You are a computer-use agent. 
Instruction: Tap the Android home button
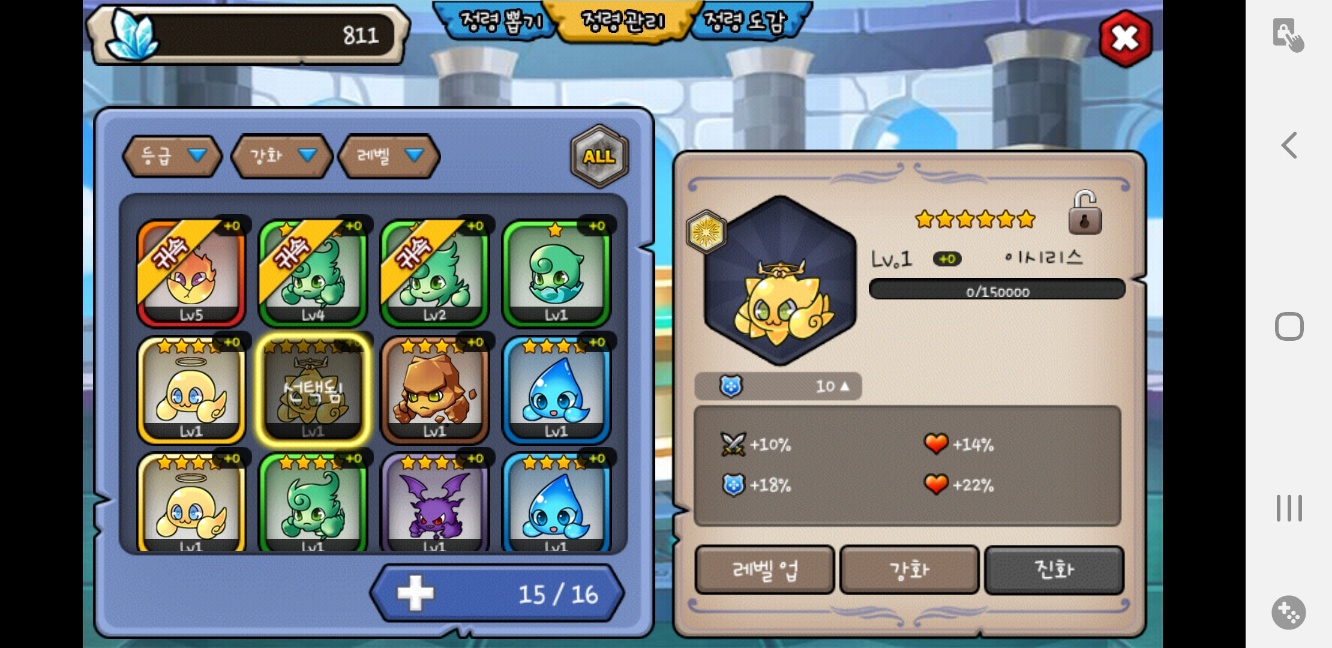[x=1289, y=327]
